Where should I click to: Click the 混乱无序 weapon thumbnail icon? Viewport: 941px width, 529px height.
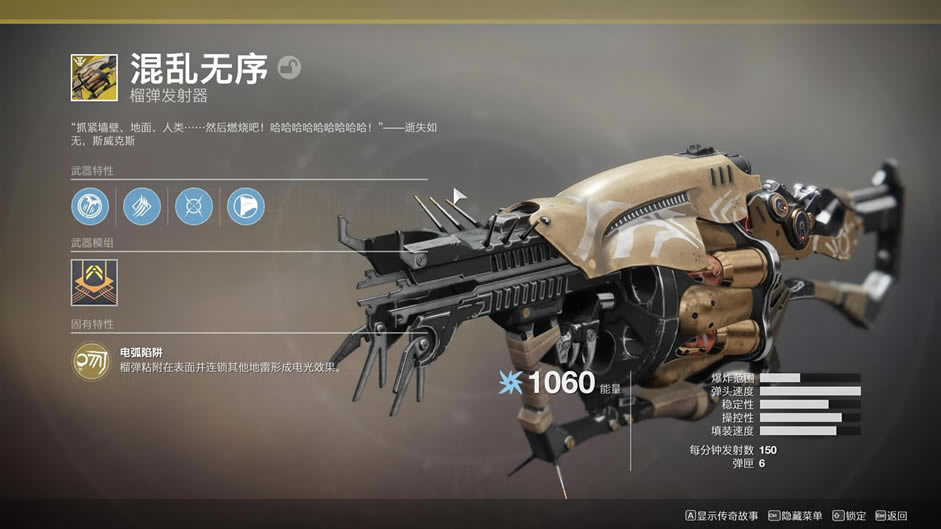click(94, 77)
